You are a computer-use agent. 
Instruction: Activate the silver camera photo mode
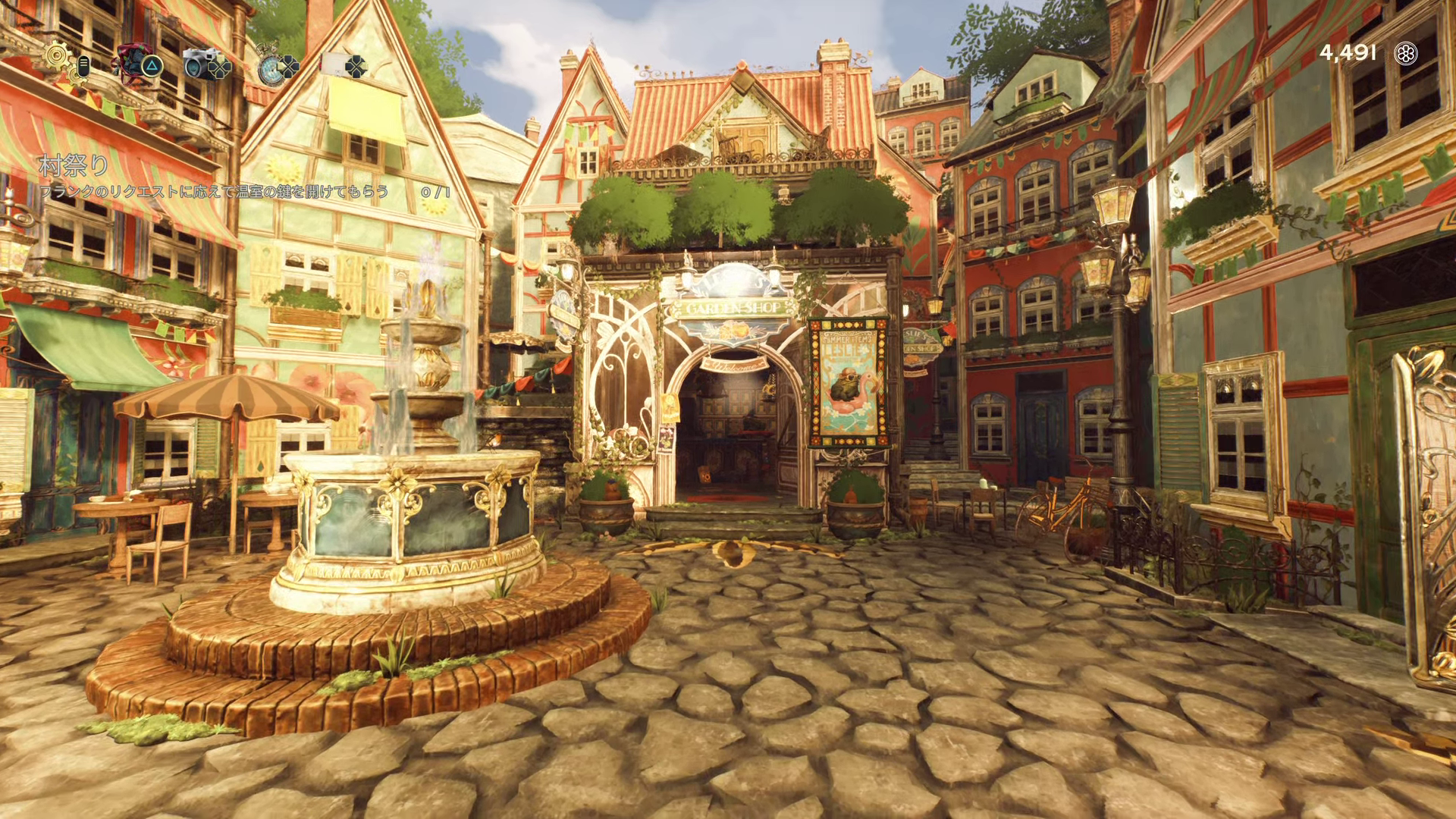[199, 64]
